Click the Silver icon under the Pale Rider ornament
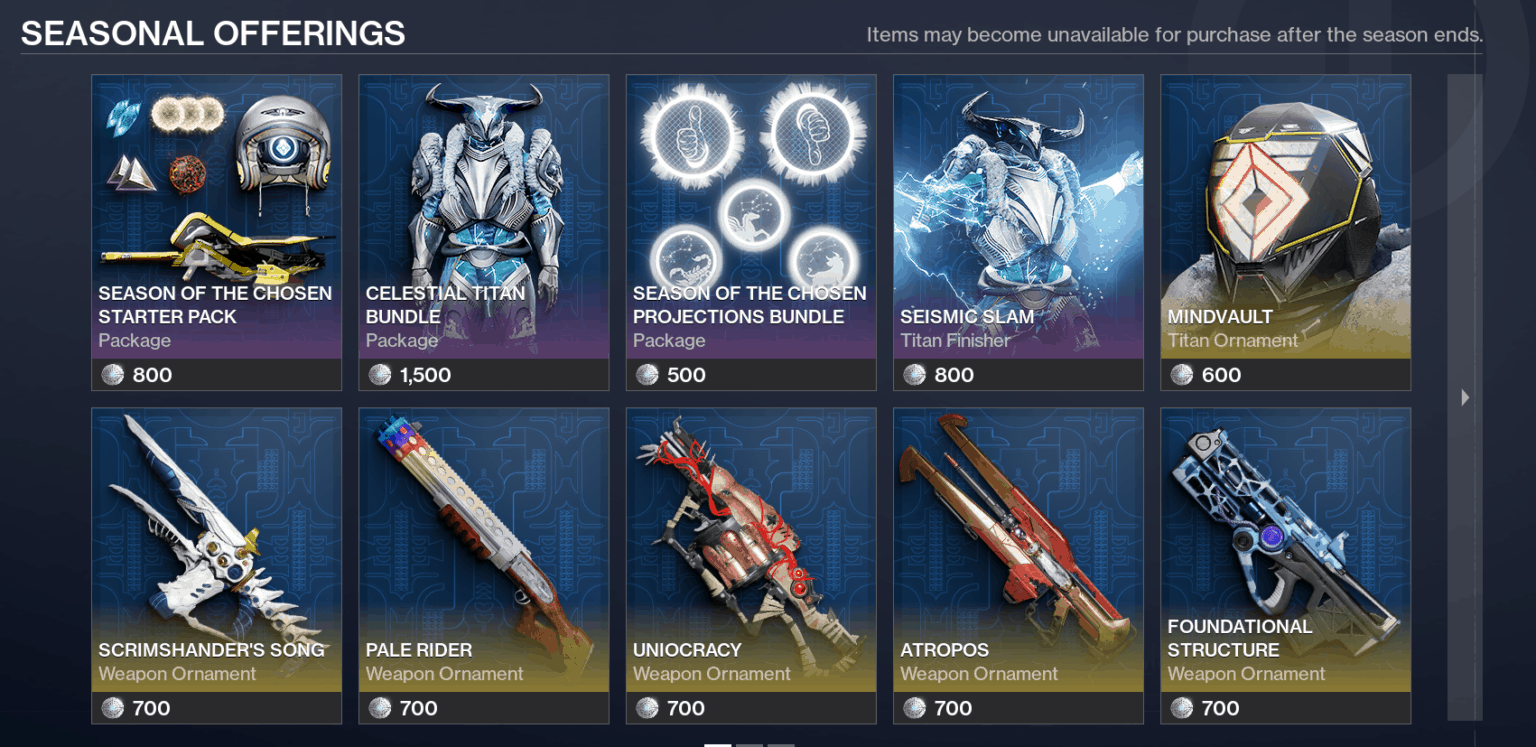The image size is (1536, 747). [x=378, y=708]
